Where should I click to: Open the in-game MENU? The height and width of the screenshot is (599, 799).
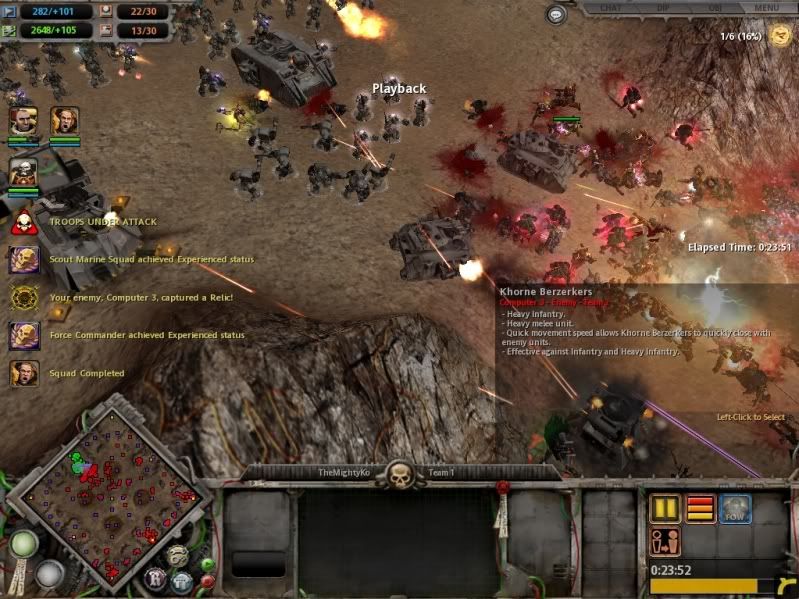[x=767, y=8]
